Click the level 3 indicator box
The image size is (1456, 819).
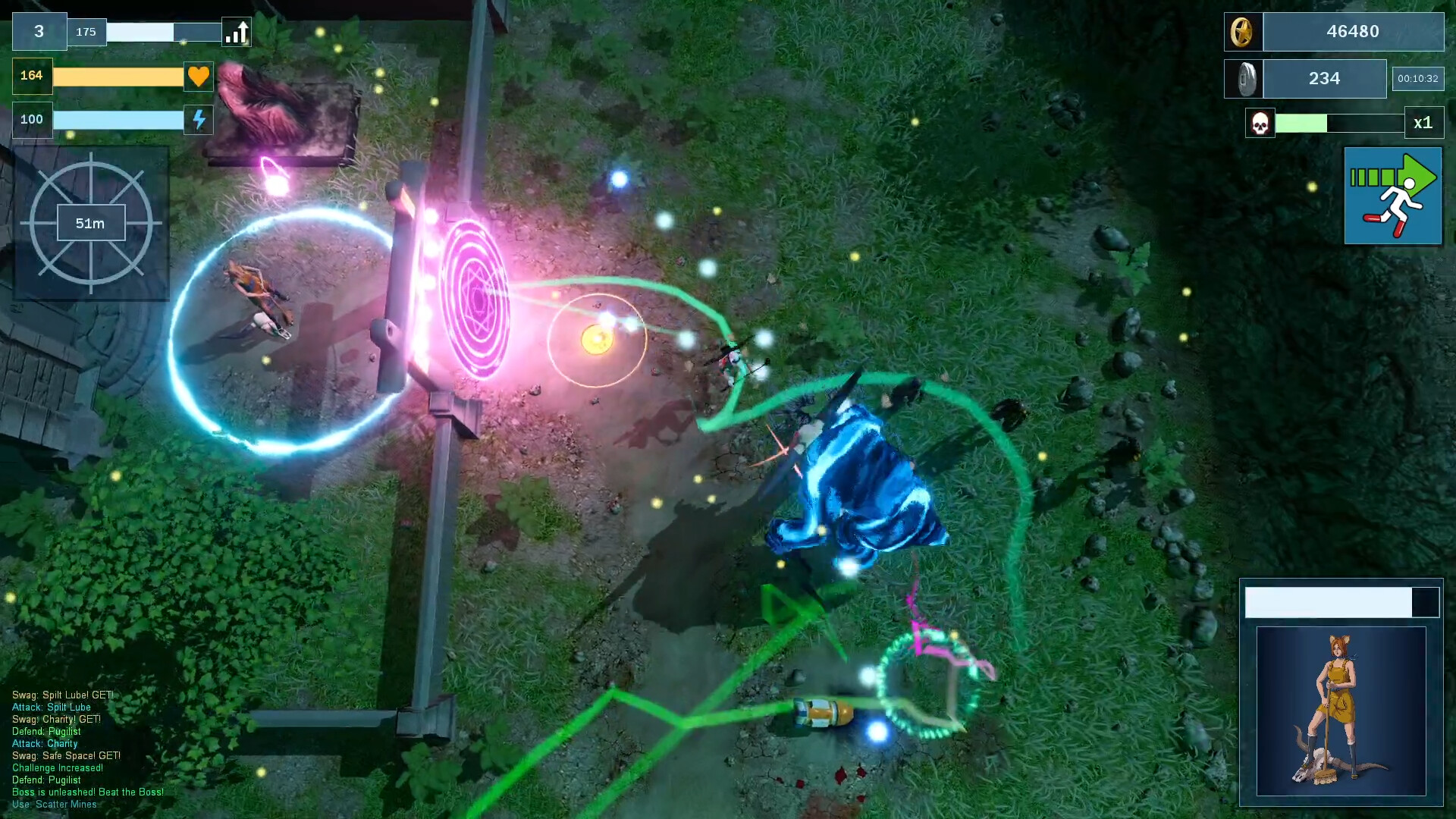39,32
